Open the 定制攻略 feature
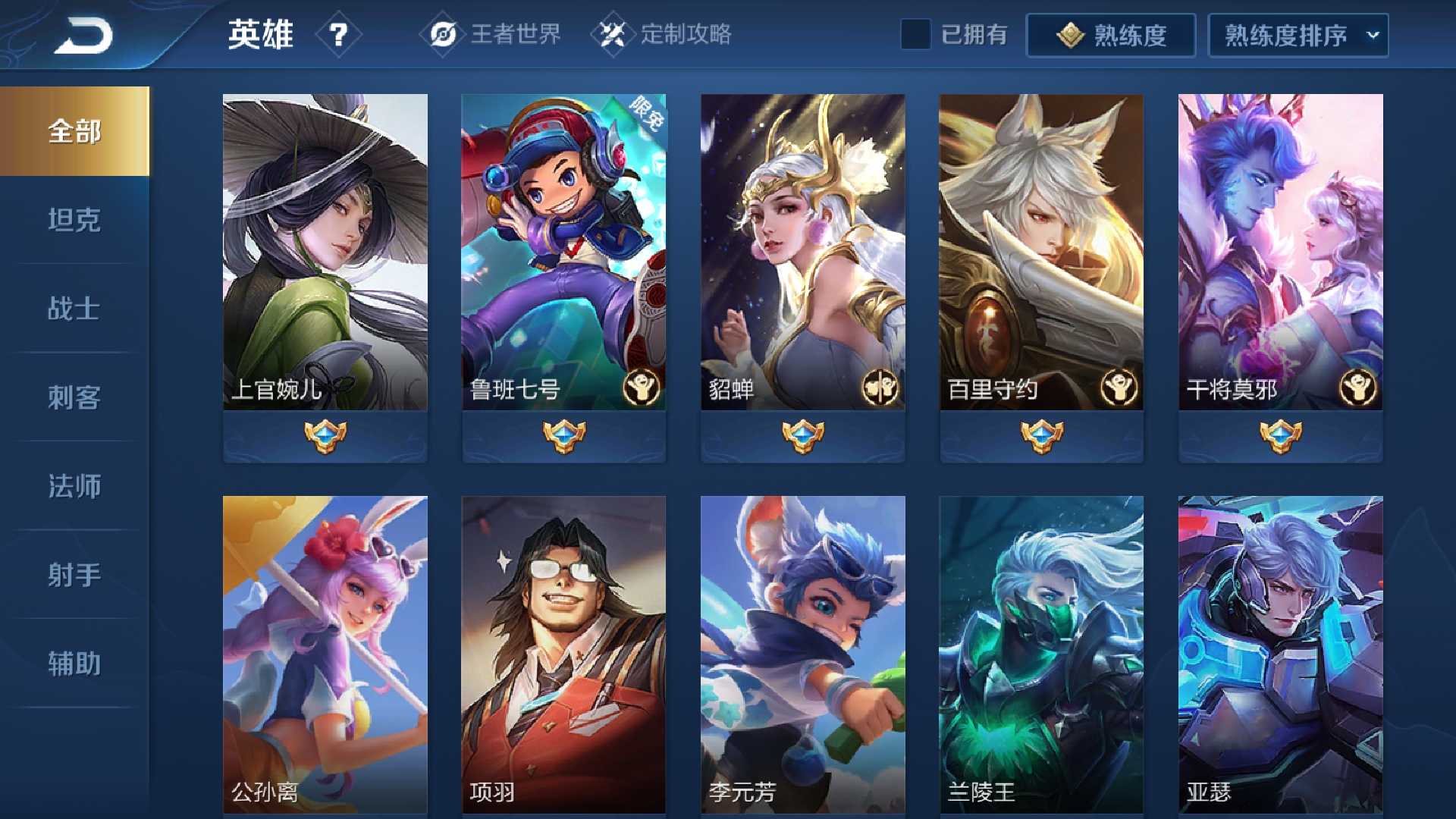The width and height of the screenshot is (1456, 819). pos(686,34)
